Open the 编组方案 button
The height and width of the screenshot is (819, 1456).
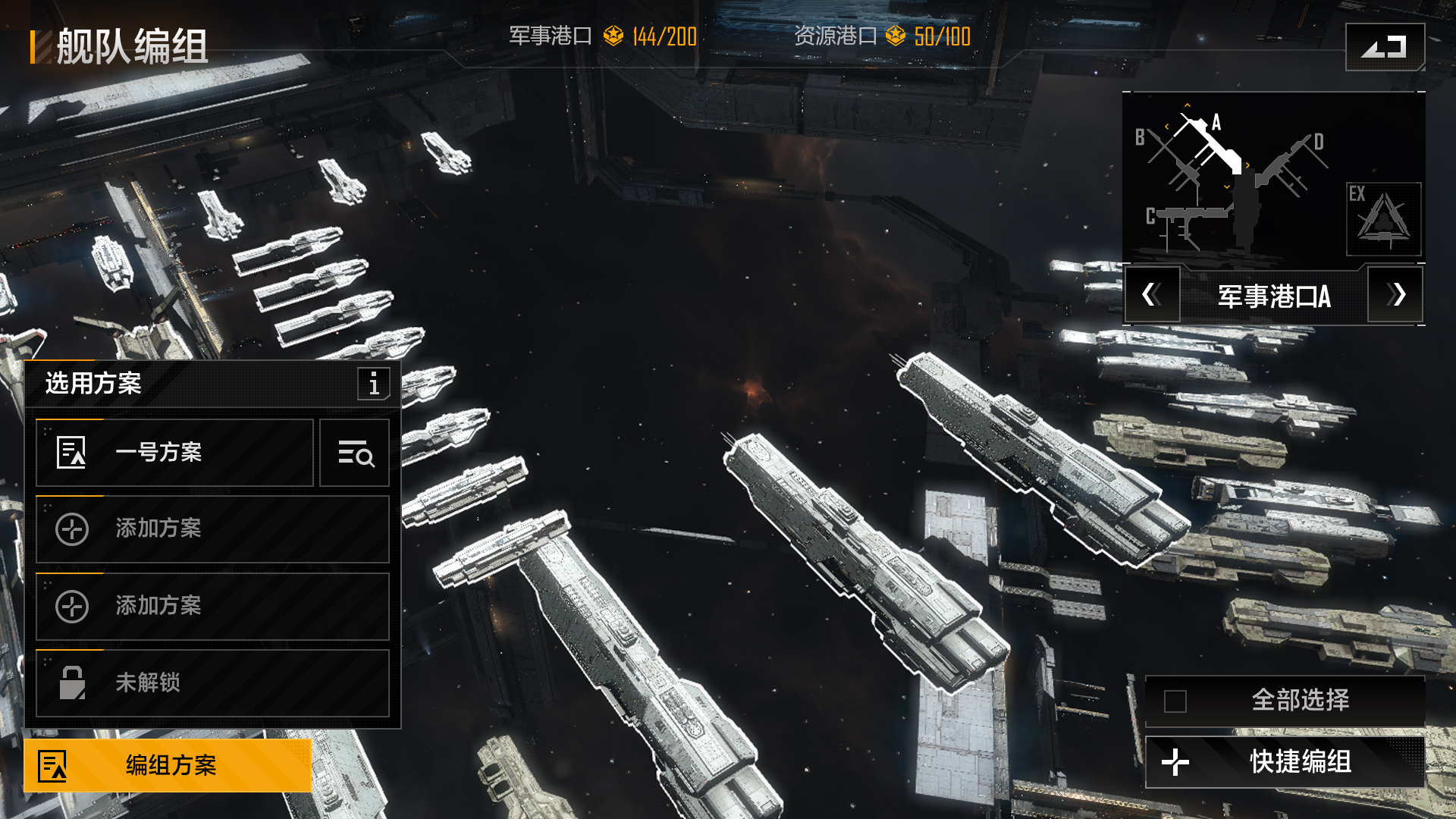point(168,765)
